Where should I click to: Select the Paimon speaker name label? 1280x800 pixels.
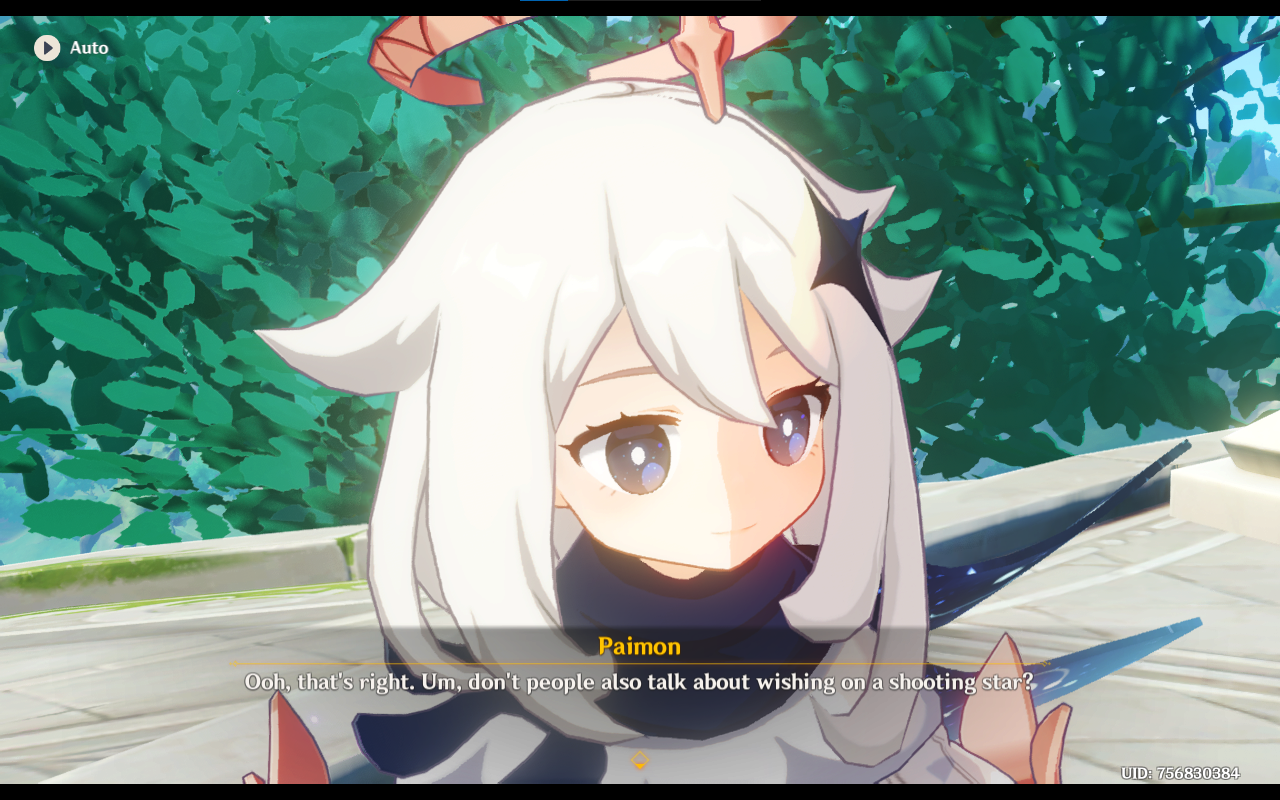[x=639, y=646]
